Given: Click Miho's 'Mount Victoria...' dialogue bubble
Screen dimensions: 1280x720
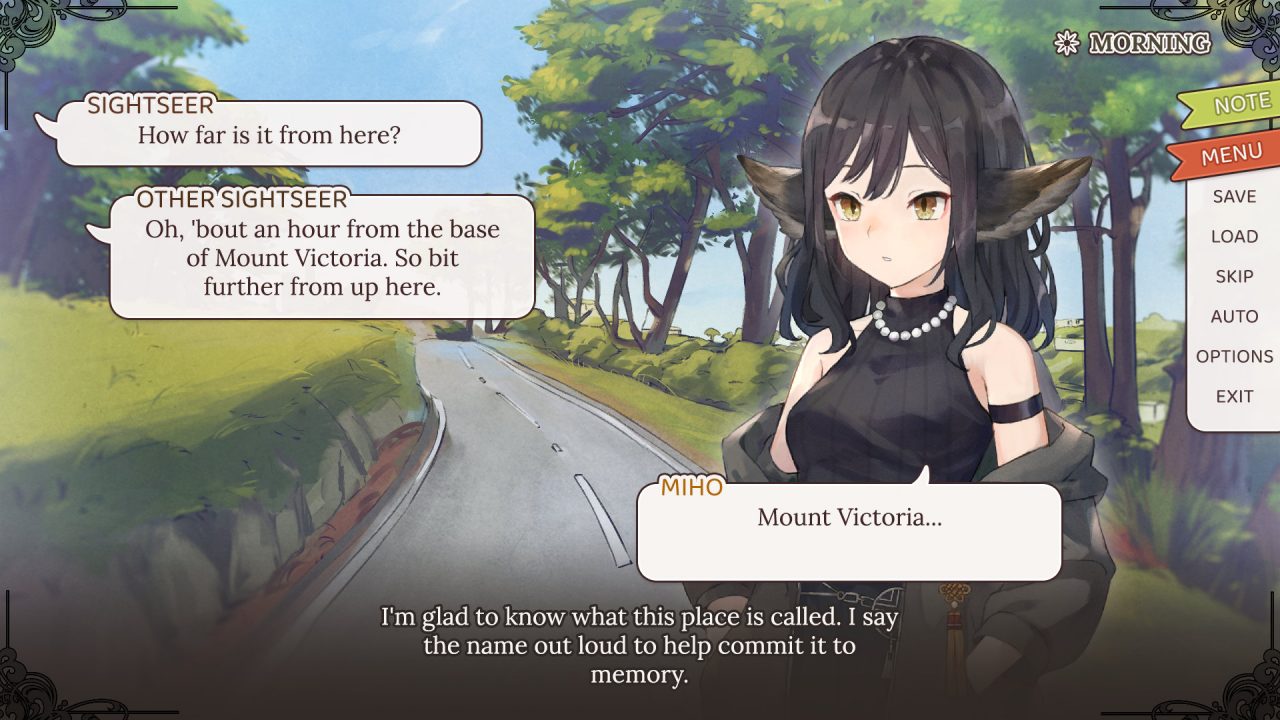Looking at the screenshot, I should pos(850,530).
